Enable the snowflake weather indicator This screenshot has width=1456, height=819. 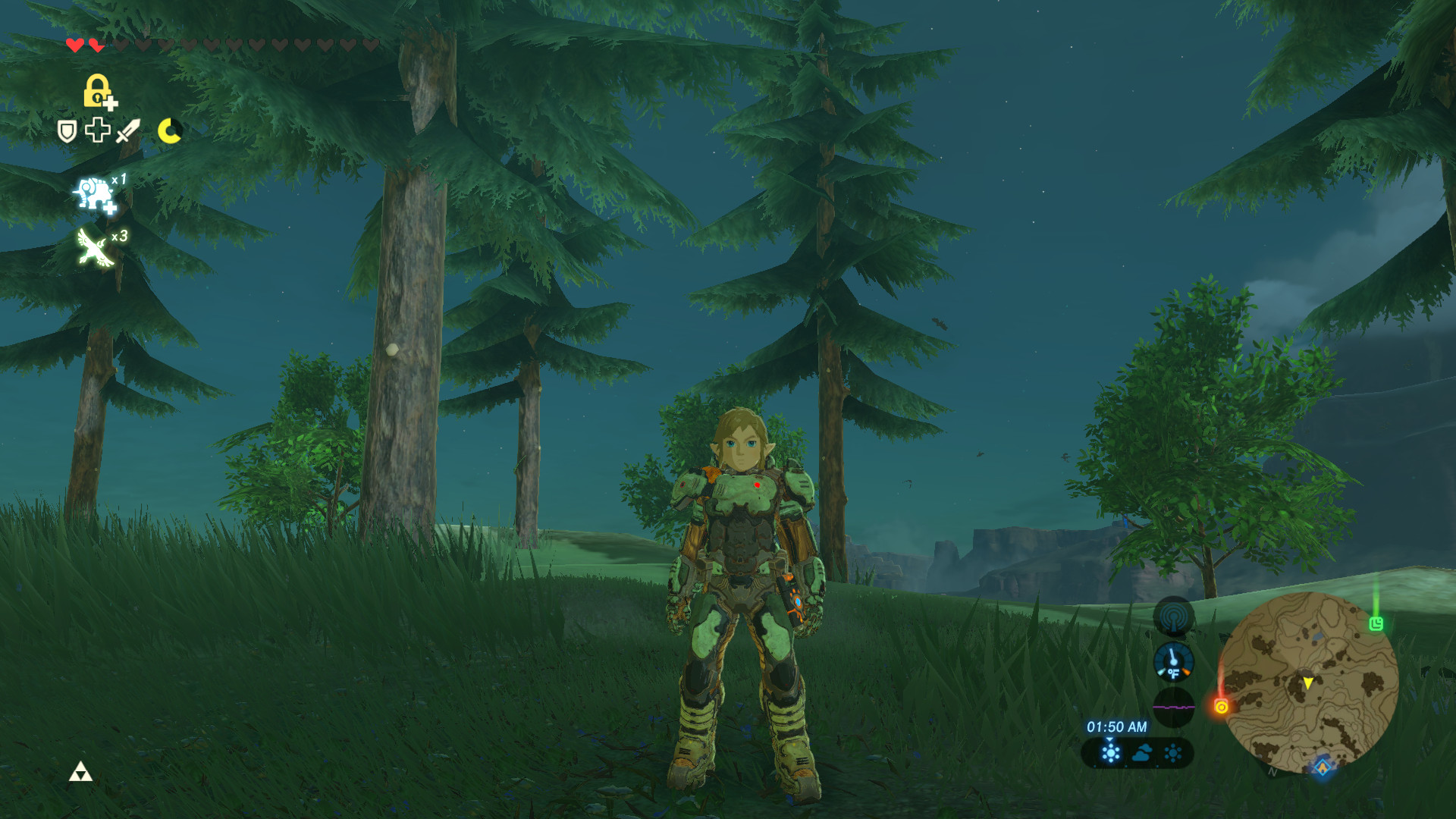(1172, 754)
